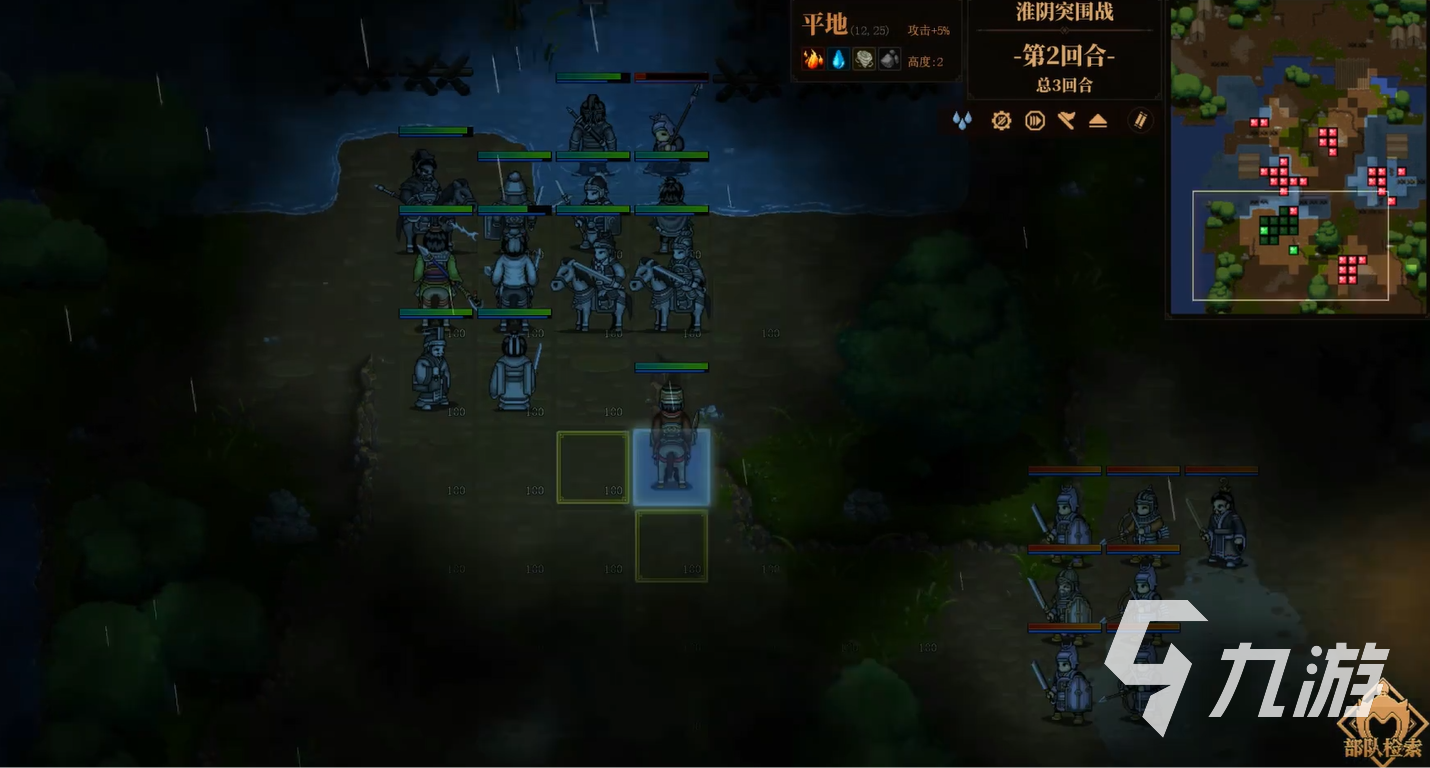Click the raindrops weather icon

click(x=962, y=121)
